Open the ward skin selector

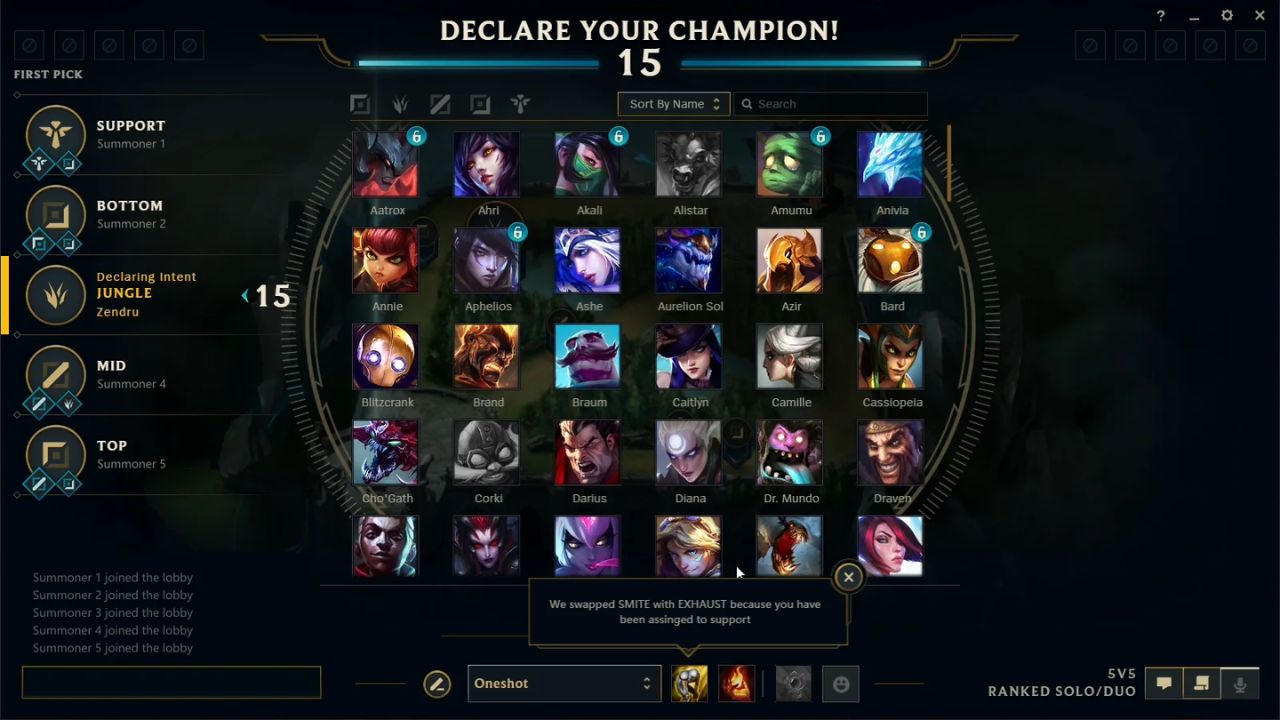click(793, 683)
